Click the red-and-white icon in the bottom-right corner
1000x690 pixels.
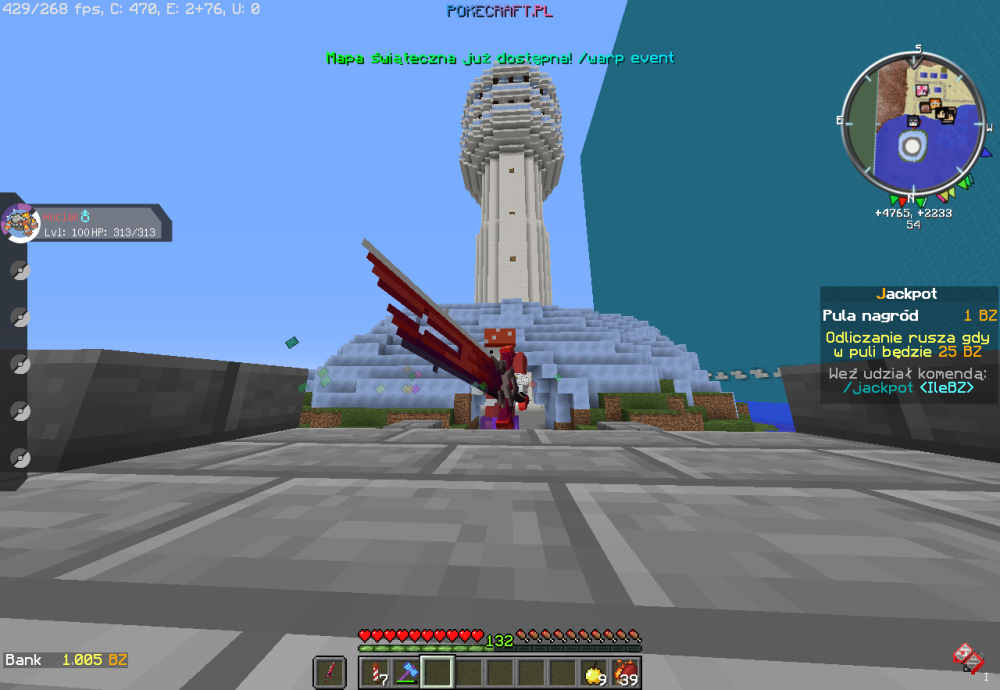(965, 656)
